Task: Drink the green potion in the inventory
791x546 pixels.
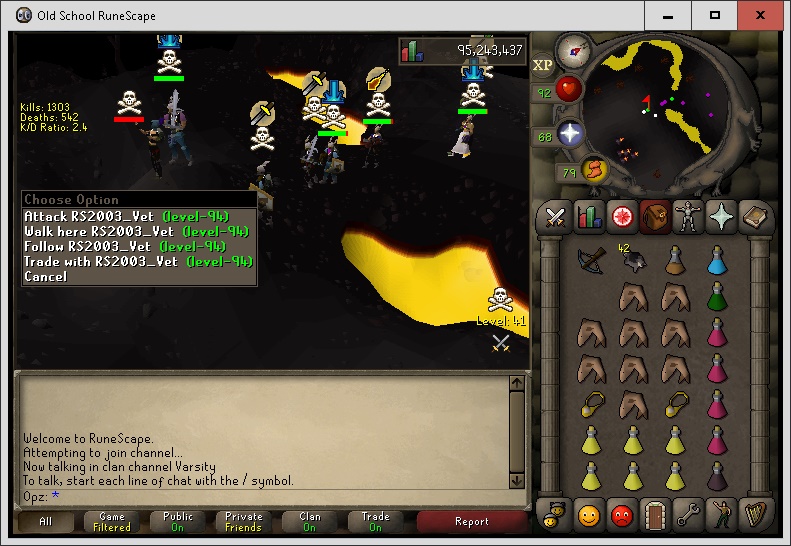Action: [x=716, y=295]
